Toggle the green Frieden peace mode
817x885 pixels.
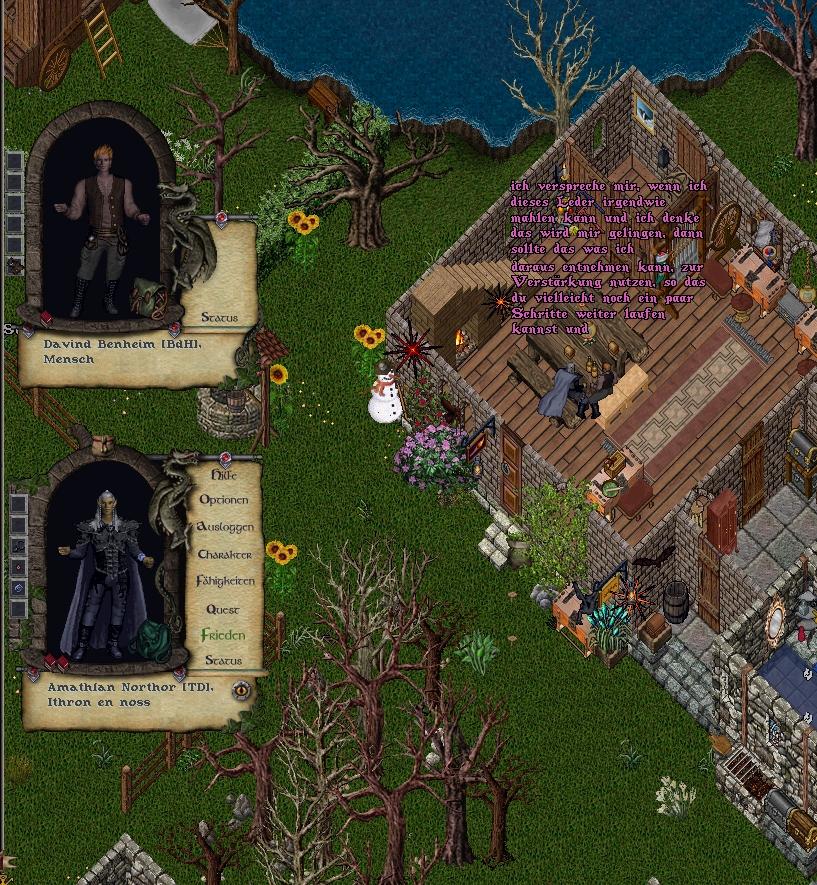click(x=223, y=635)
